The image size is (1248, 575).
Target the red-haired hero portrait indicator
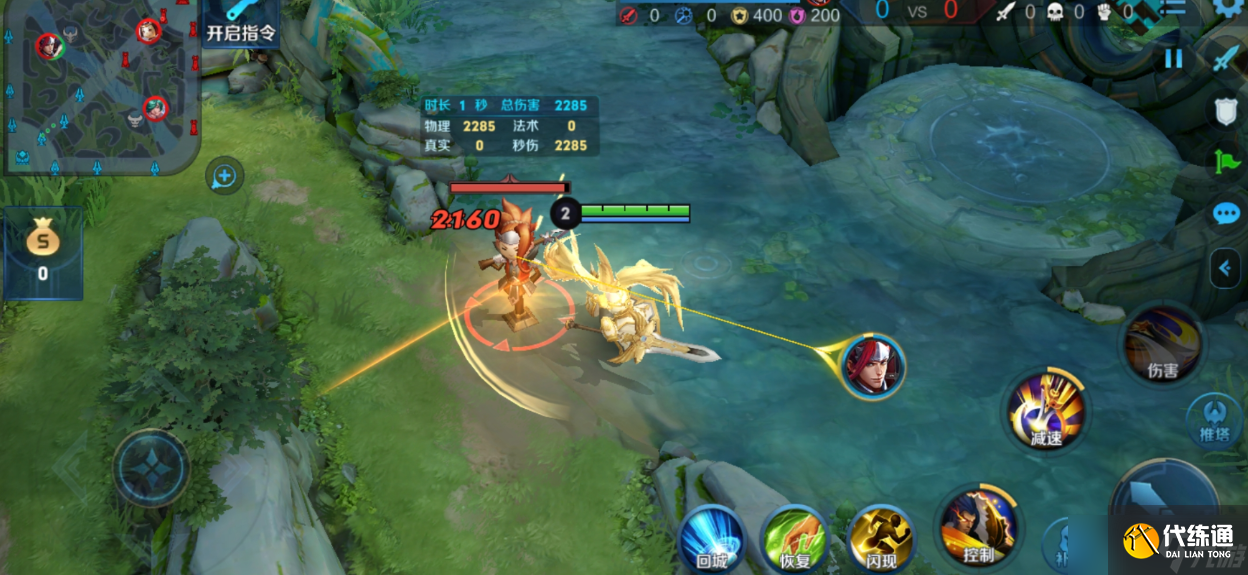[873, 366]
